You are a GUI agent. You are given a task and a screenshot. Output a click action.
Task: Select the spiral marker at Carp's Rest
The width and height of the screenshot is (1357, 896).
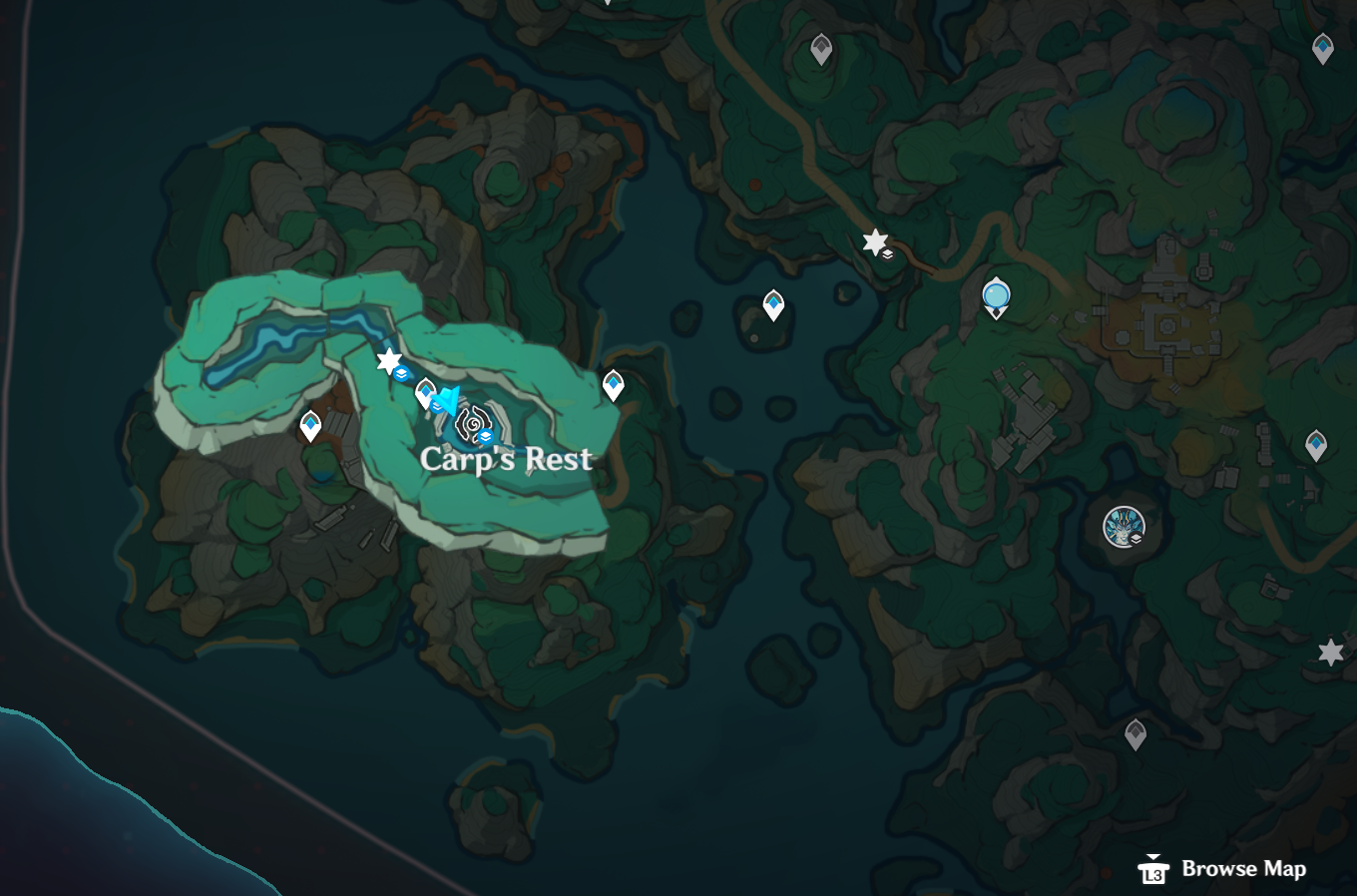point(471,424)
